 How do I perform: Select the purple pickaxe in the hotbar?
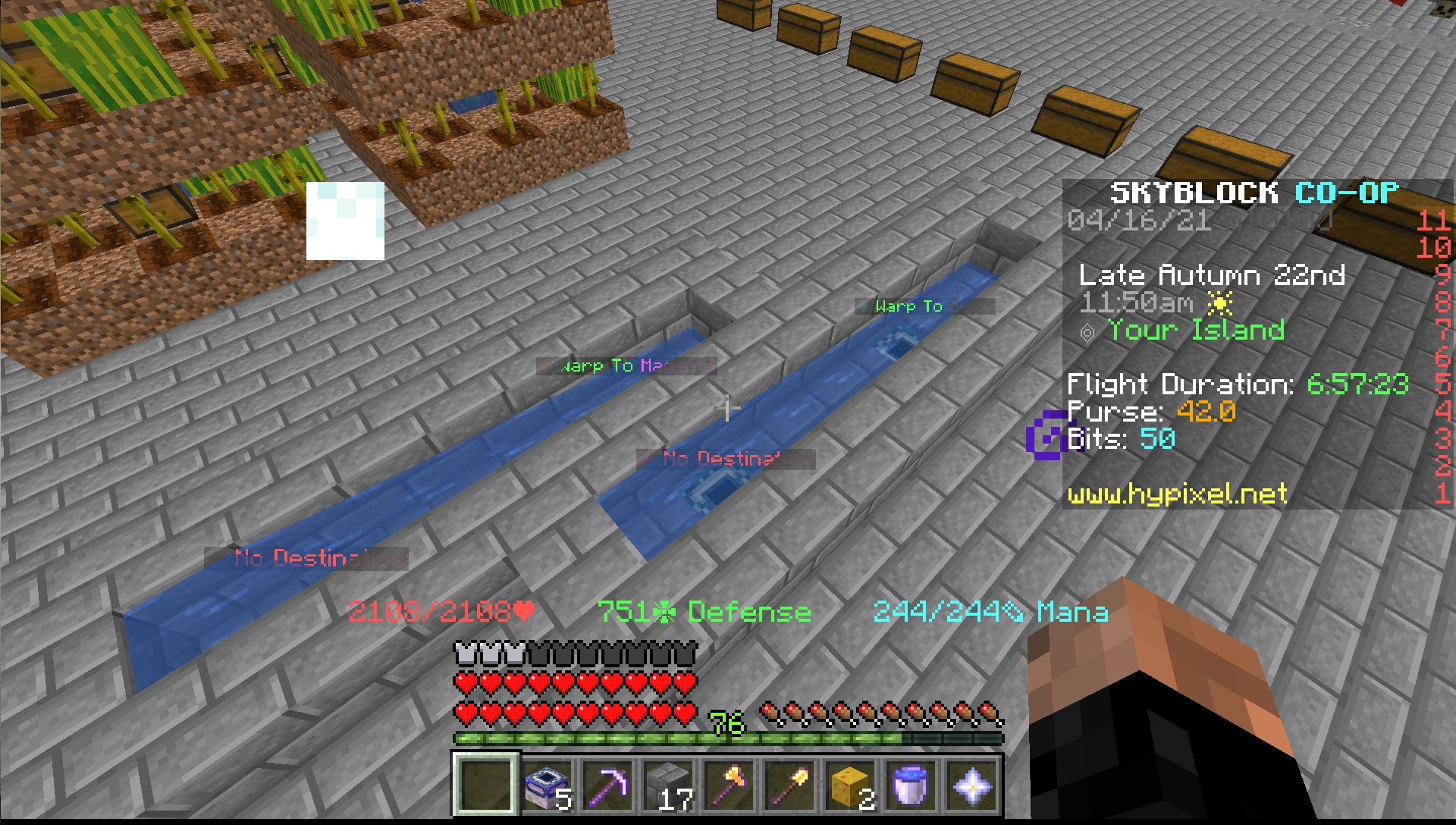click(x=608, y=786)
